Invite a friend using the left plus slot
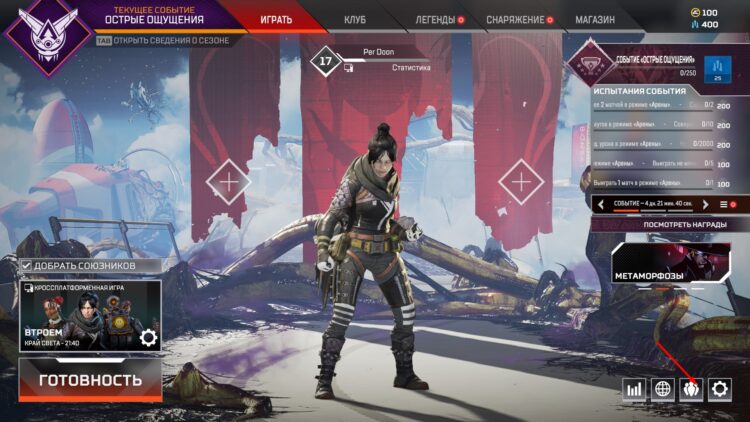Image resolution: width=750 pixels, height=422 pixels. pos(229,182)
